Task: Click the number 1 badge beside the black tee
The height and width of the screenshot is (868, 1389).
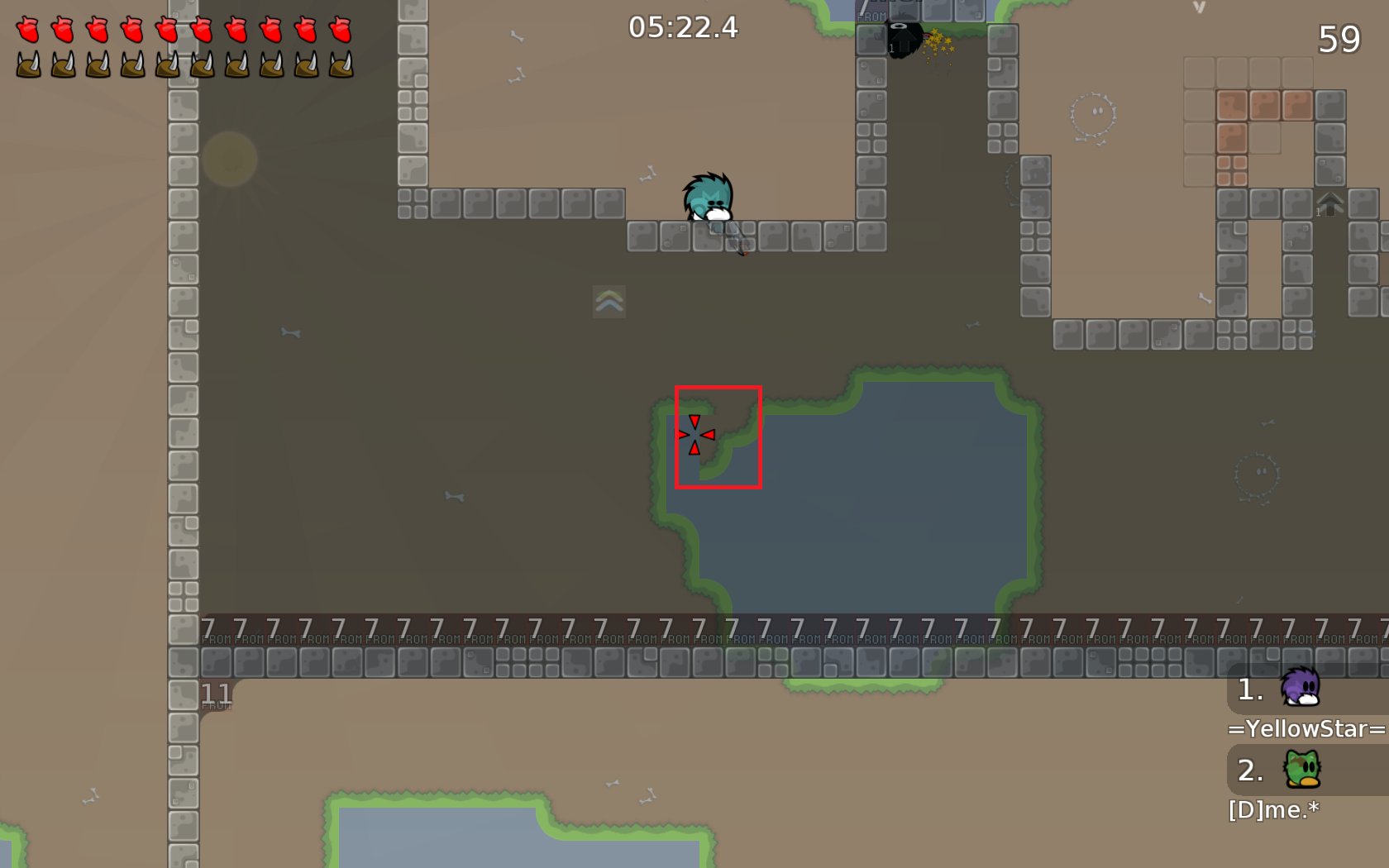Action: point(891,50)
